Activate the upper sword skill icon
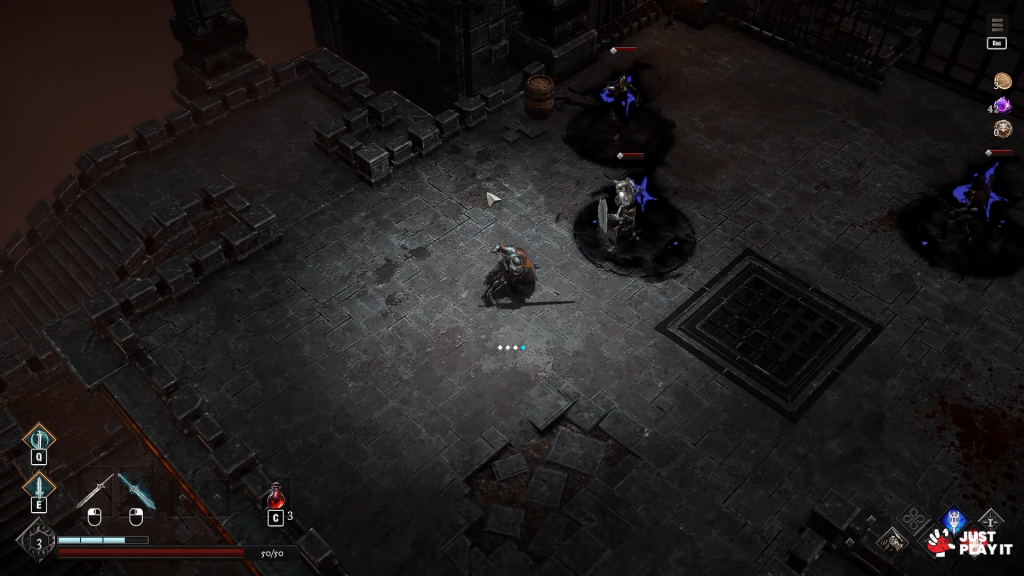The height and width of the screenshot is (576, 1024). coord(39,437)
